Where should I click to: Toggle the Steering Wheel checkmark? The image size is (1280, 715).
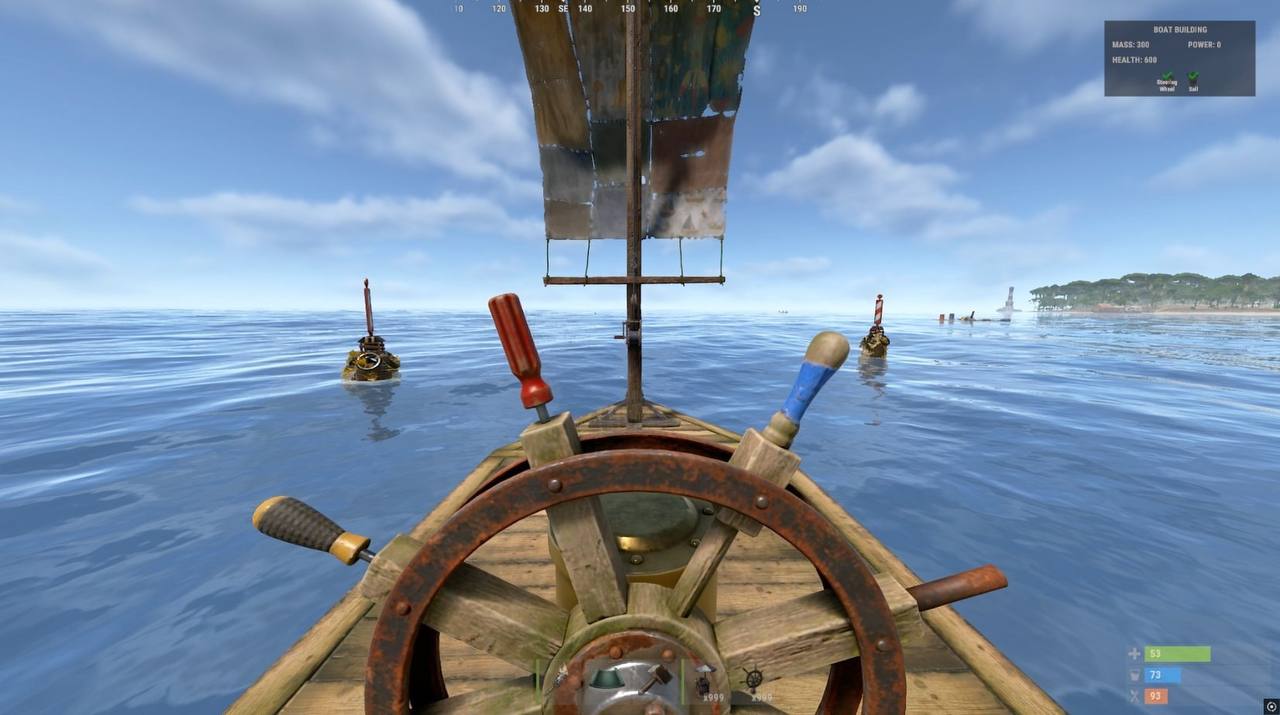click(1167, 77)
